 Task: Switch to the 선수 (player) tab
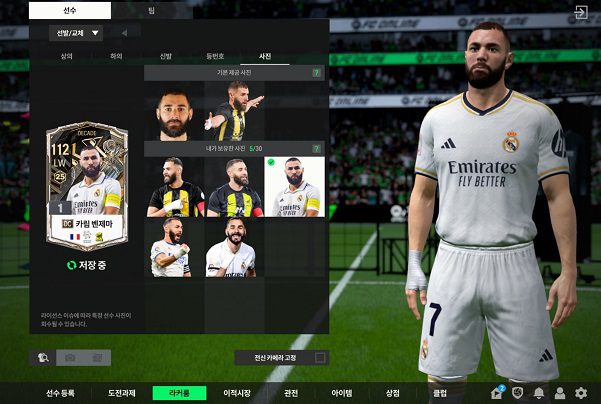pyautogui.click(x=68, y=9)
